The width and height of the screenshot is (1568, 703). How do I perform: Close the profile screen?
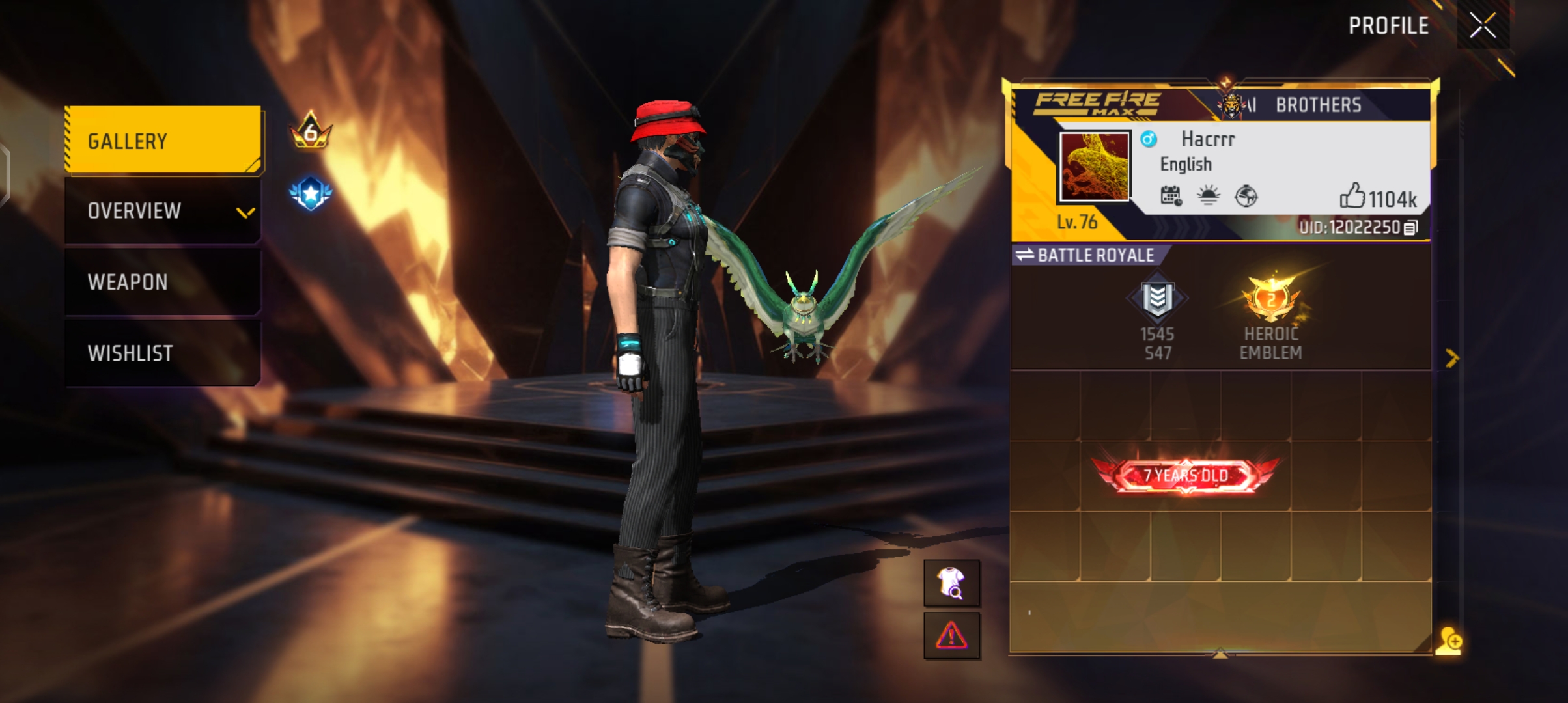tap(1483, 26)
